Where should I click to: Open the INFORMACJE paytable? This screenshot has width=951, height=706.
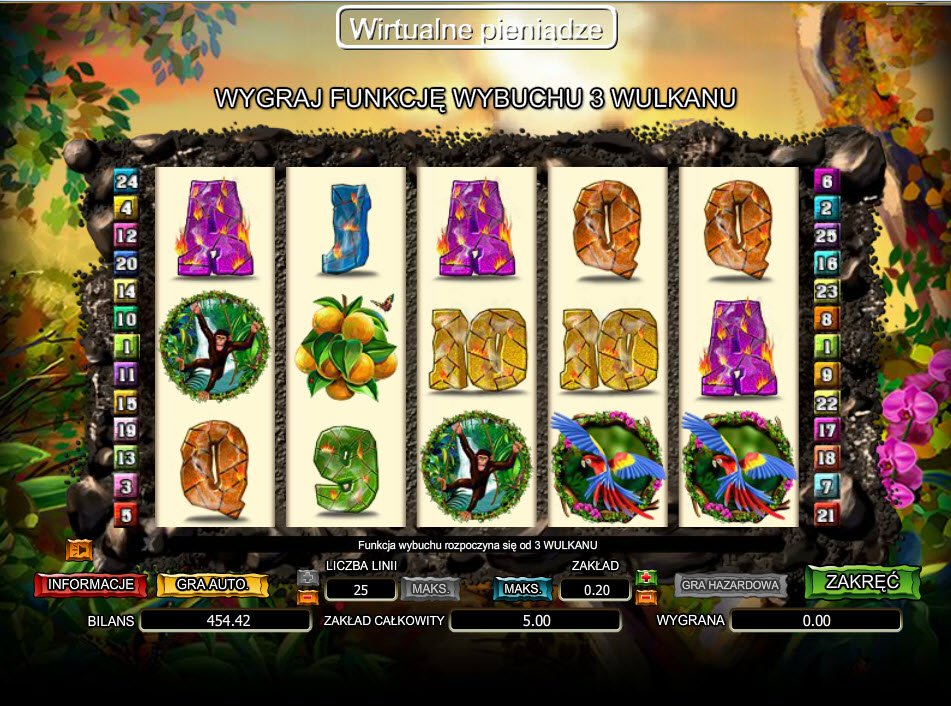pos(90,585)
